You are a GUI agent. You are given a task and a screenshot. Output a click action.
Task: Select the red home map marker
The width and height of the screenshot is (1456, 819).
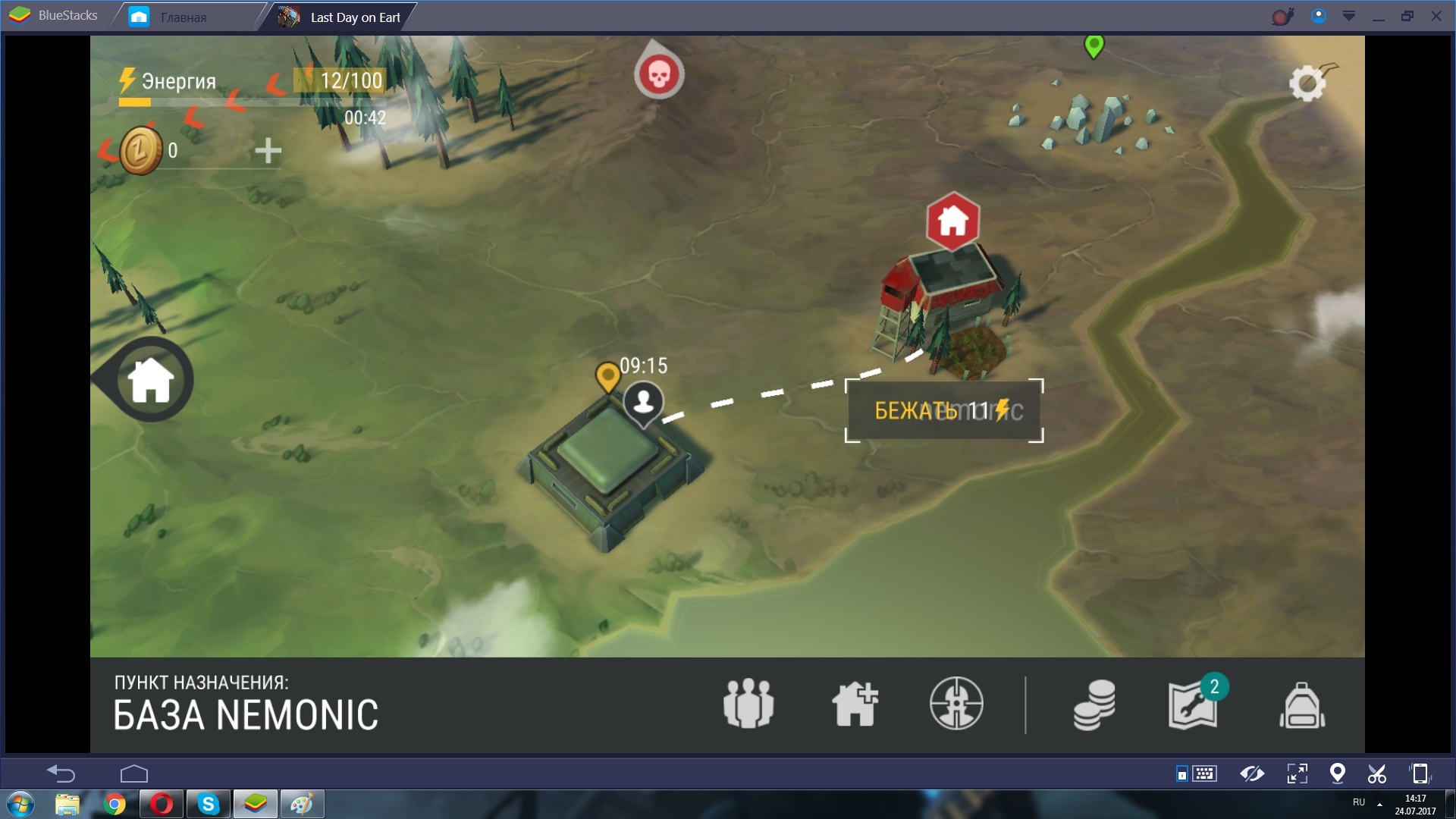click(x=952, y=221)
